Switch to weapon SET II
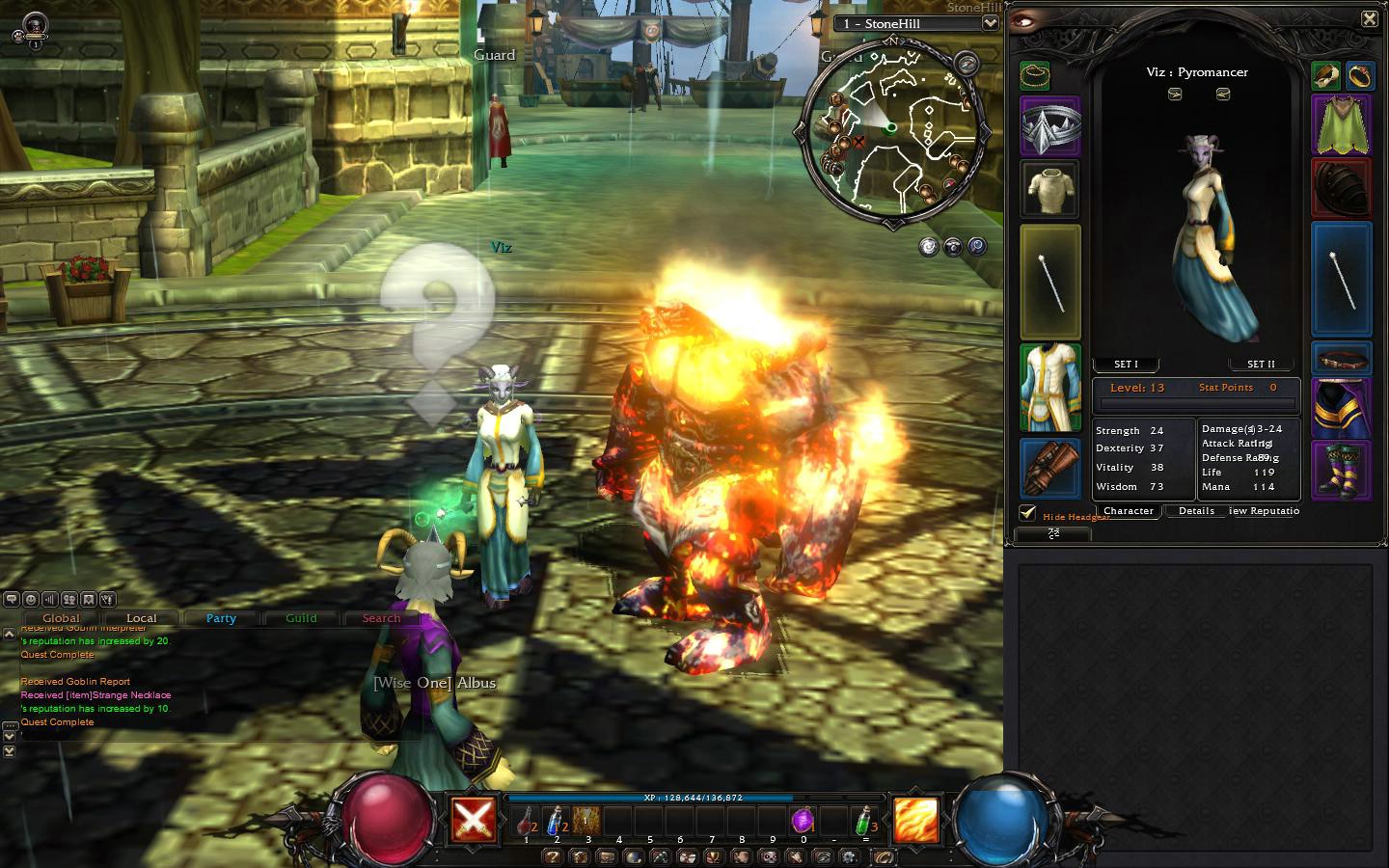 [x=1261, y=365]
